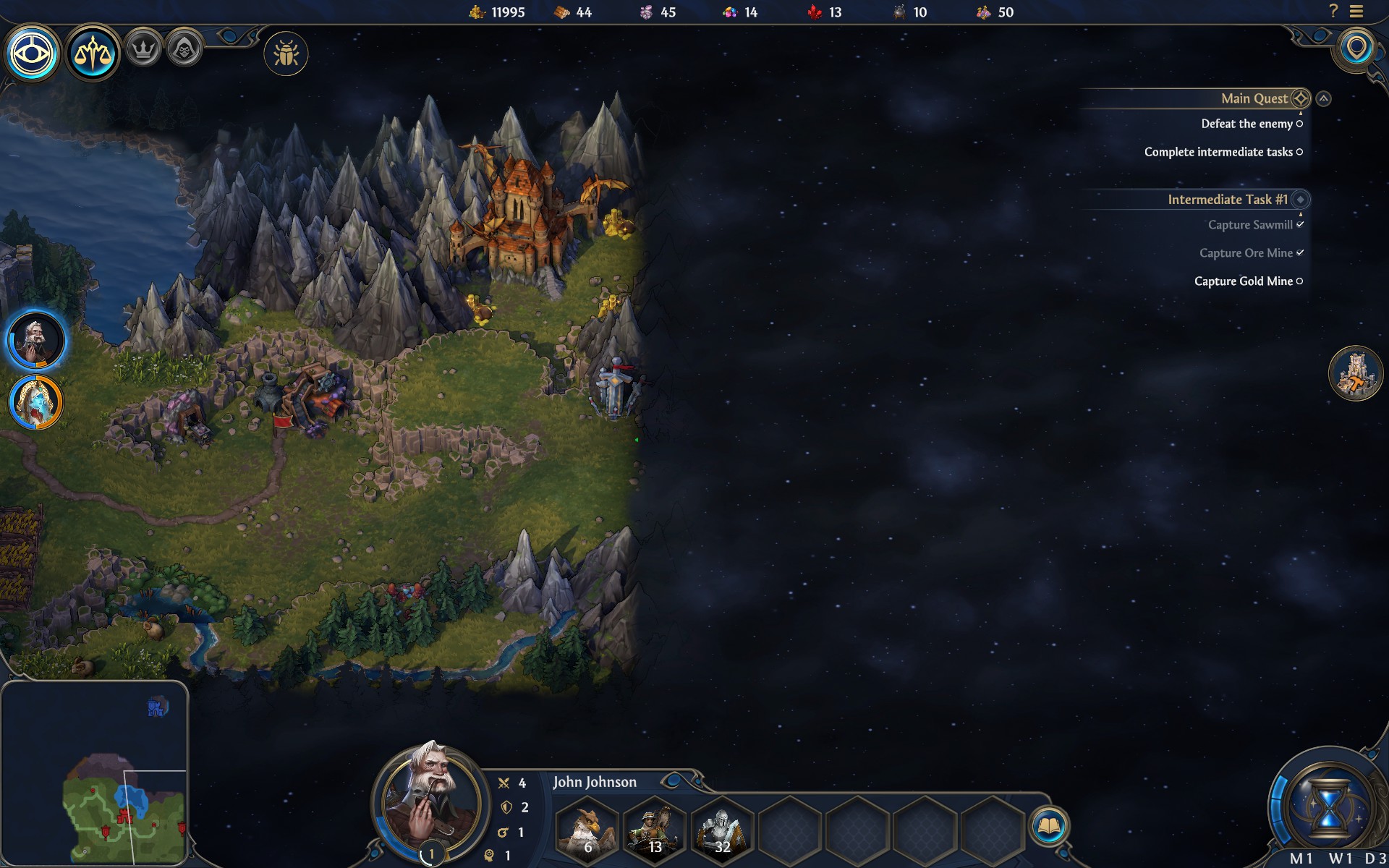Collapse the Main Quest tracker
The width and height of the screenshot is (1389, 868).
point(1323,98)
